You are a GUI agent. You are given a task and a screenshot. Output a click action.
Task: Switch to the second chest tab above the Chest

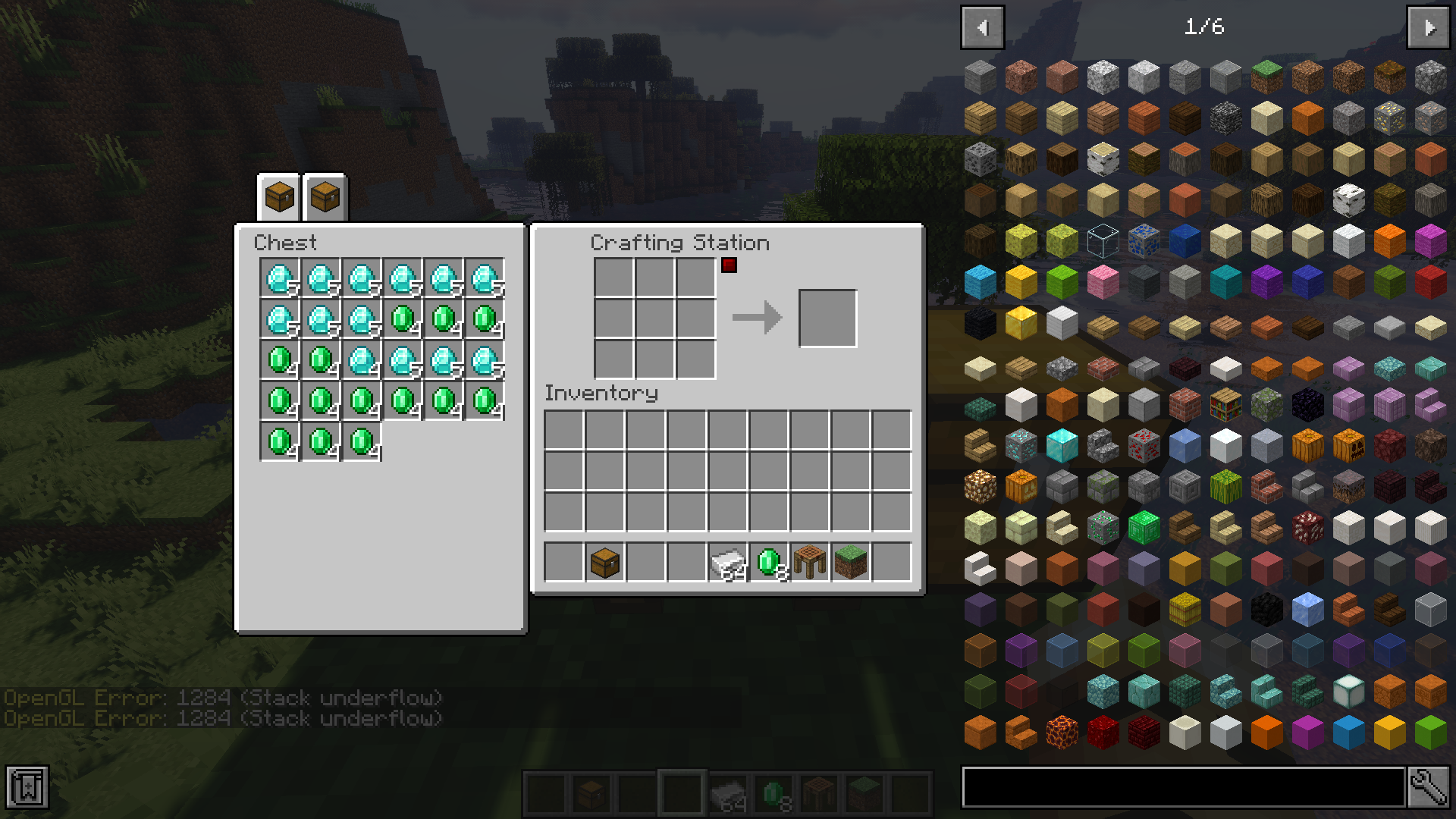coord(324,197)
